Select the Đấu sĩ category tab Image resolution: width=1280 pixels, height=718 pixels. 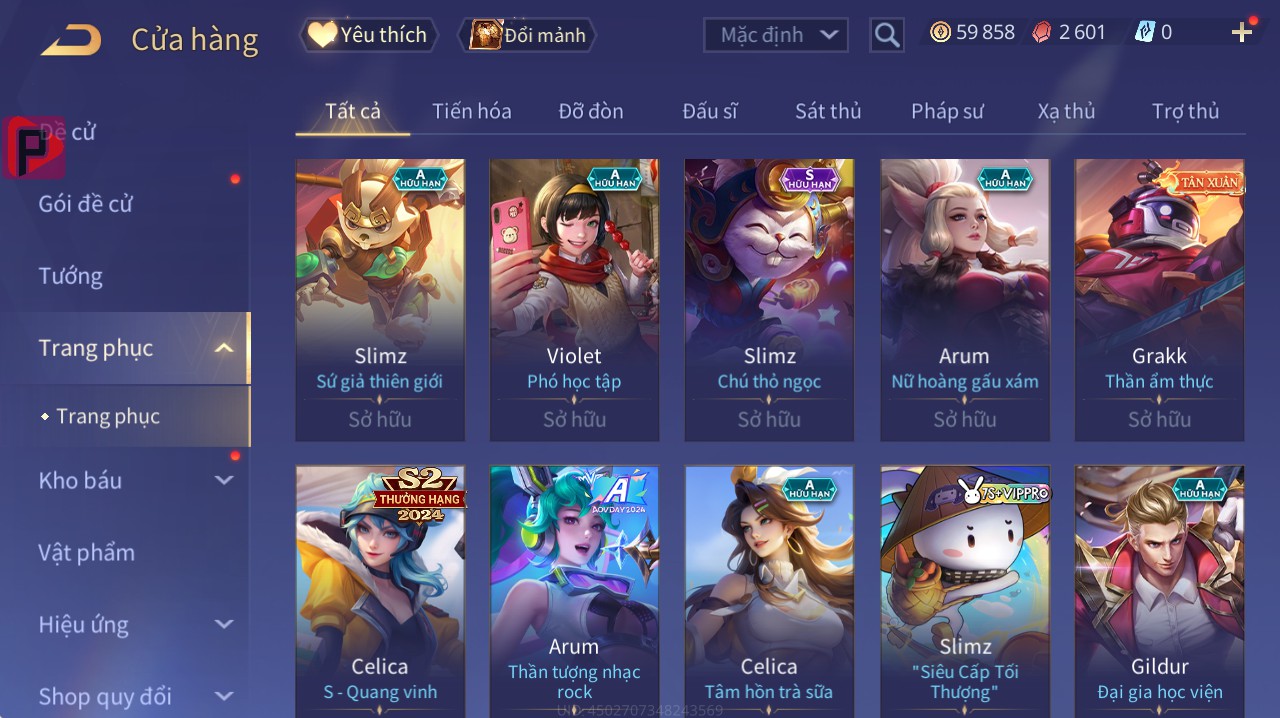coord(710,111)
